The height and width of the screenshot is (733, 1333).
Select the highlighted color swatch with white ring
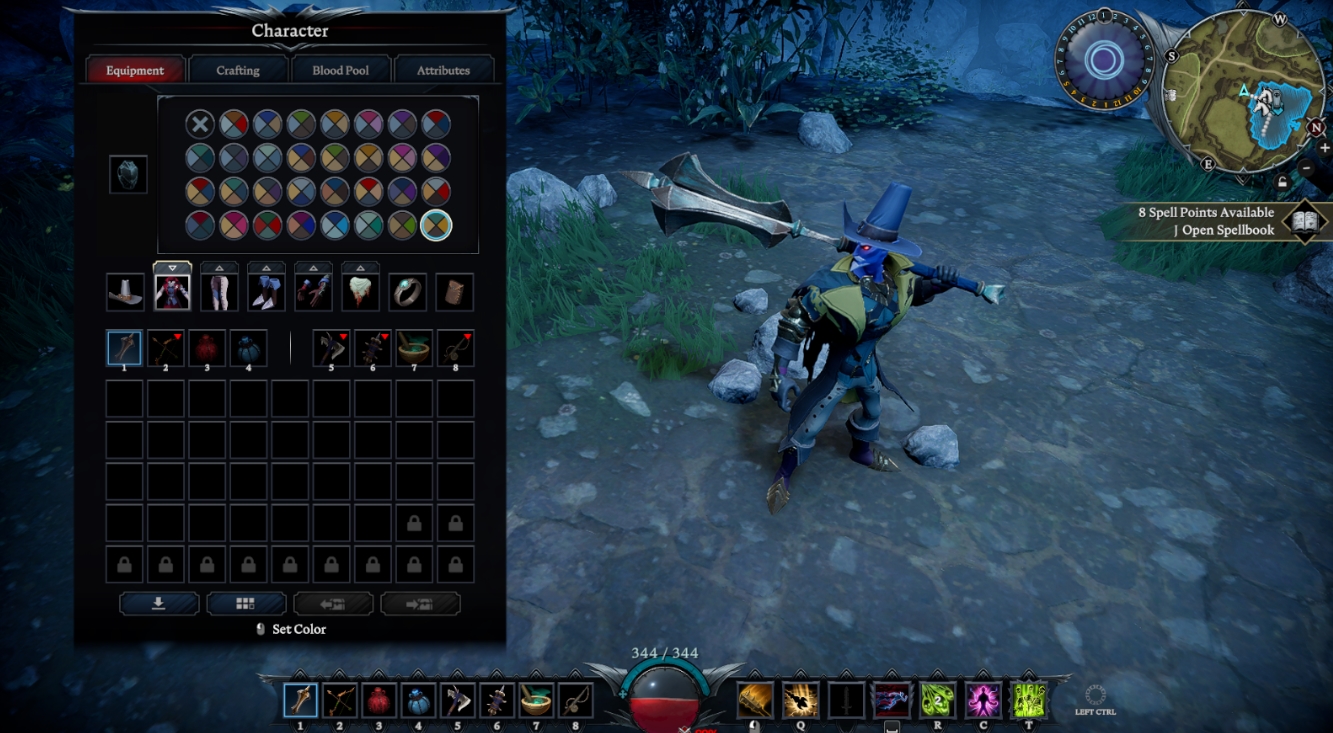click(436, 225)
